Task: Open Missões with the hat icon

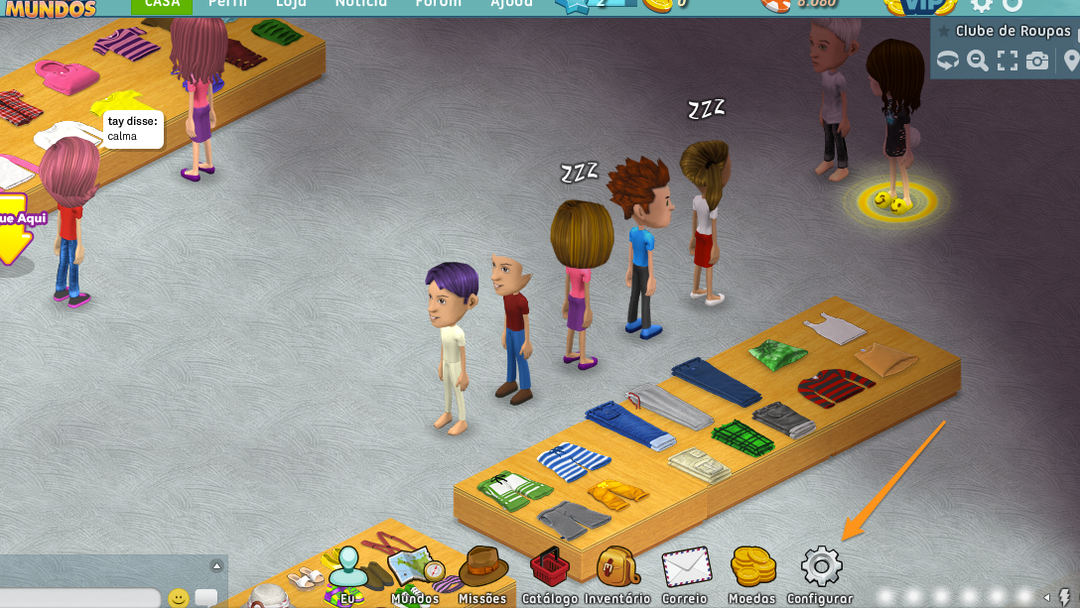Action: pyautogui.click(x=483, y=573)
